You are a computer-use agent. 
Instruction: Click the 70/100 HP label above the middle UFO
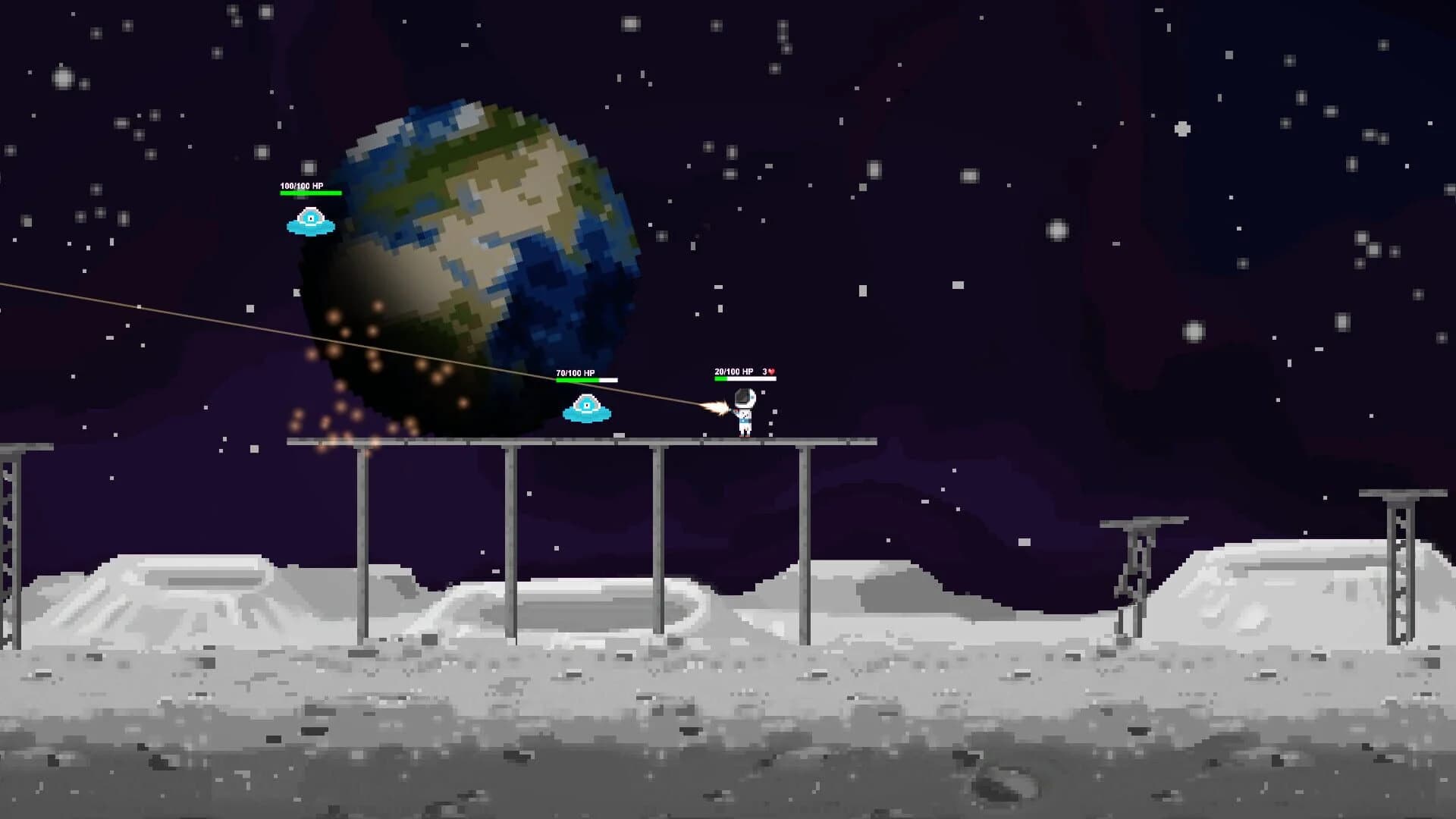574,372
